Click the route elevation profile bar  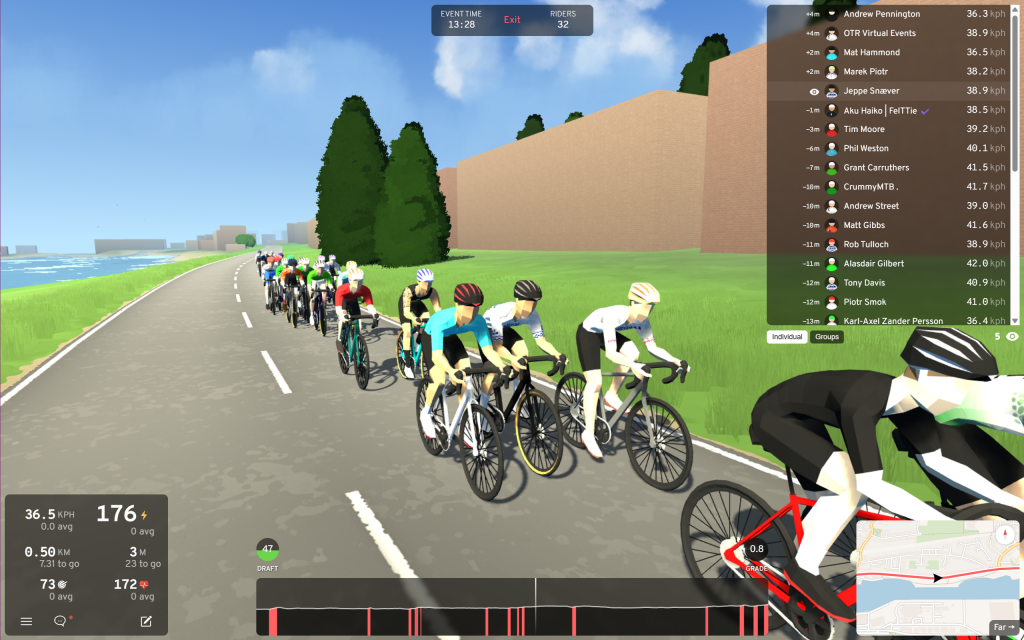pos(512,606)
